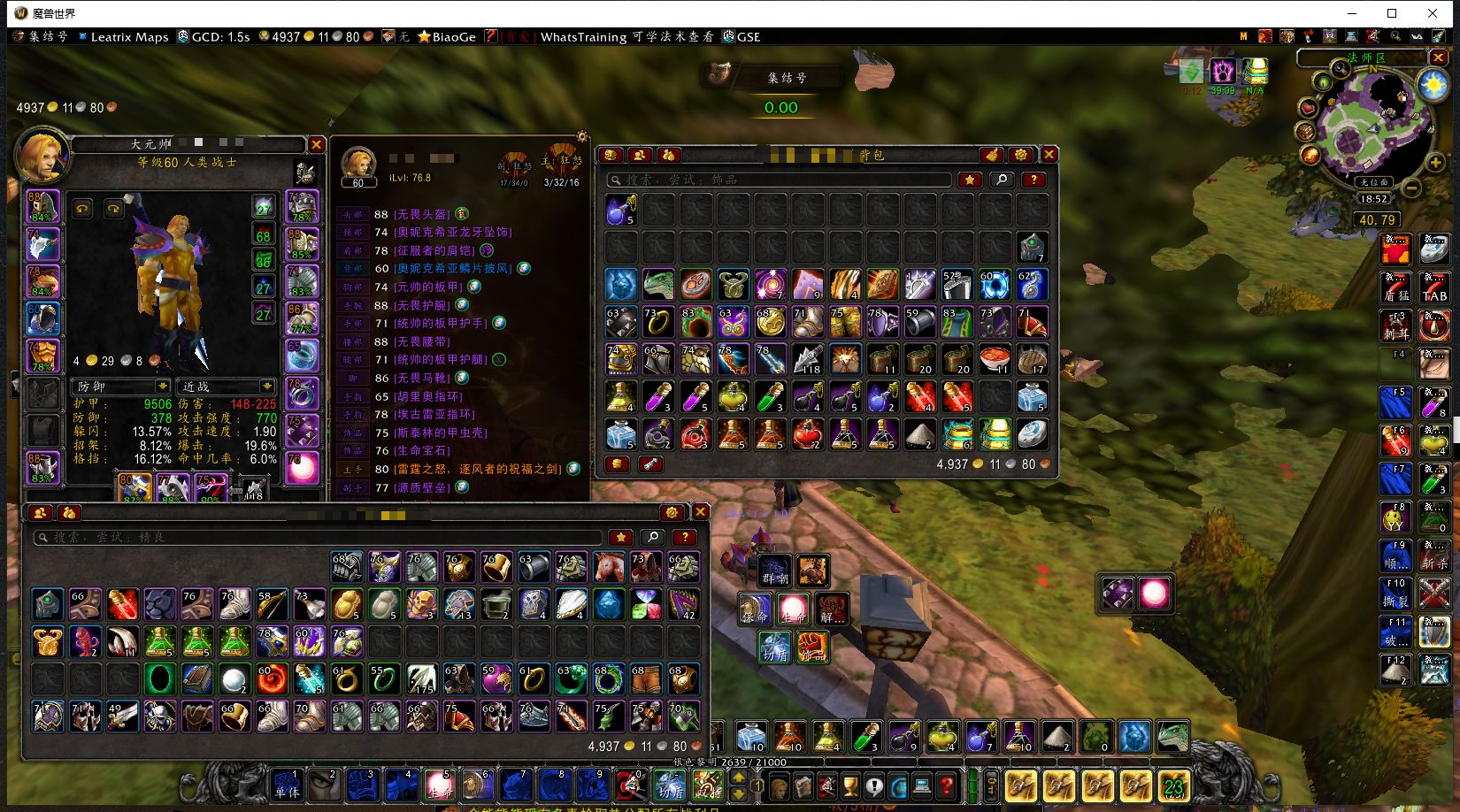Click the sun day-night indicator on minimap
Viewport: 1460px width, 812px height.
tap(1433, 85)
